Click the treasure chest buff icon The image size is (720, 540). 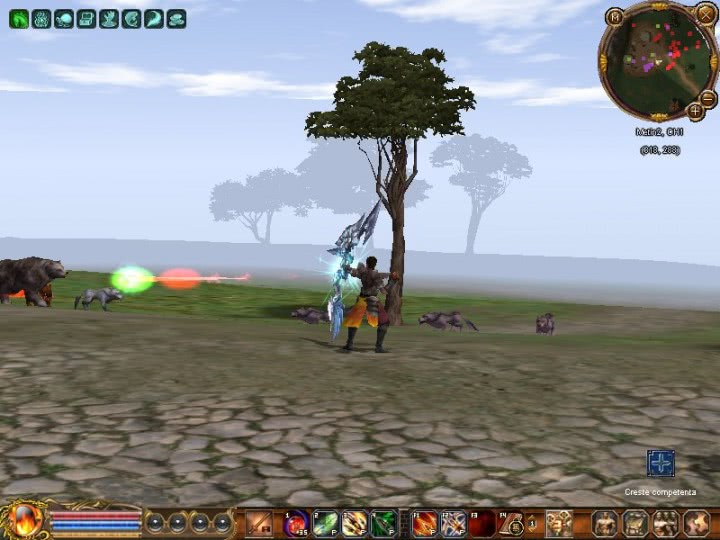[87, 18]
